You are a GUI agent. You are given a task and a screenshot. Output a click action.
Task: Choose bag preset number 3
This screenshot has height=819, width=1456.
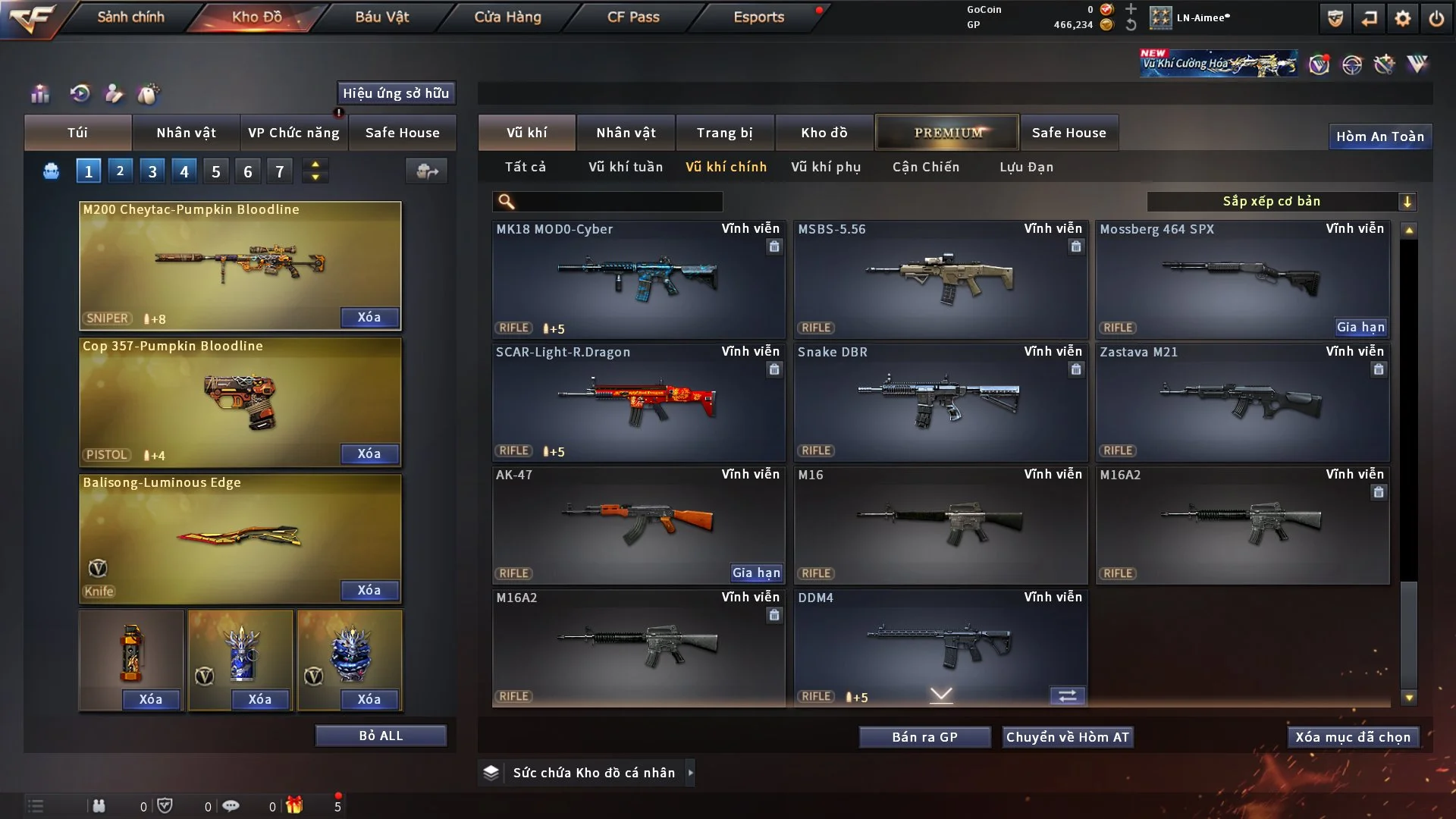point(152,171)
